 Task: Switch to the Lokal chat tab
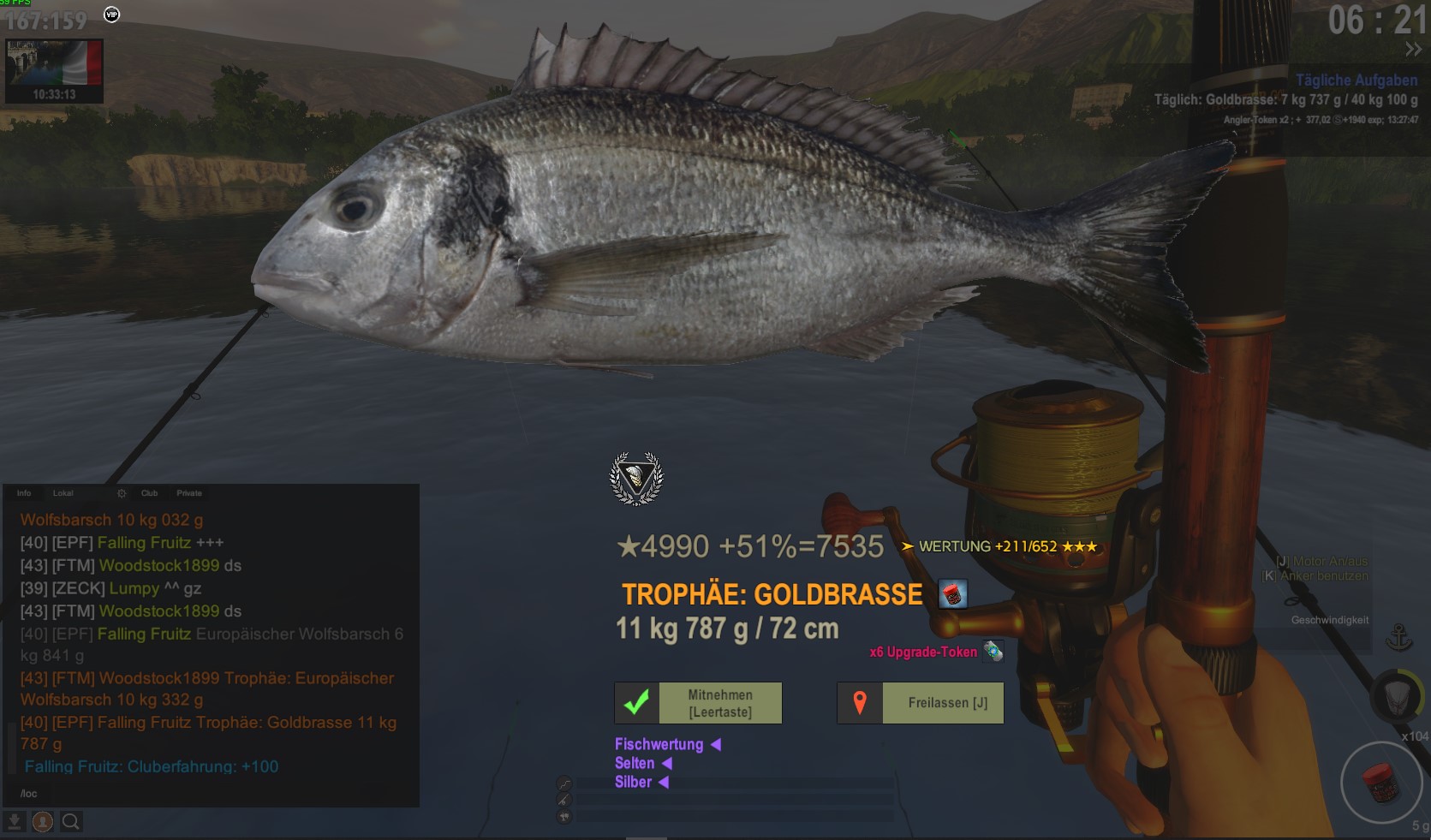coord(63,493)
